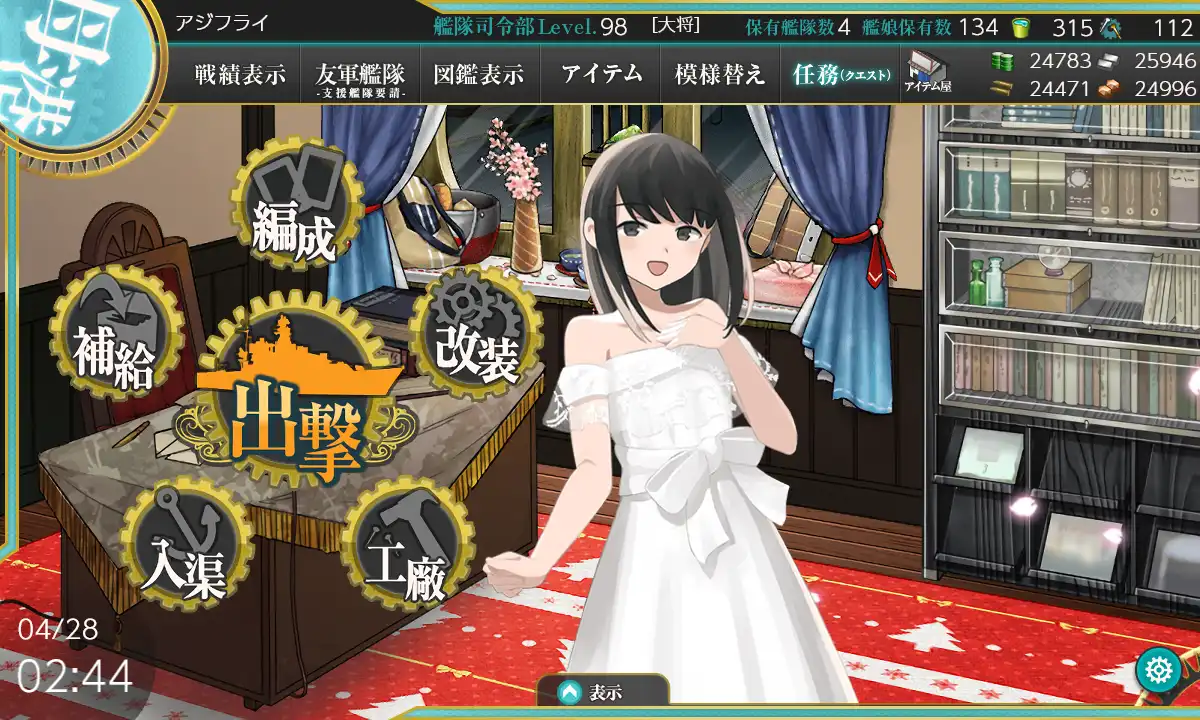
Task: Select 友軍艦隊 friendly fleet menu
Action: point(359,75)
